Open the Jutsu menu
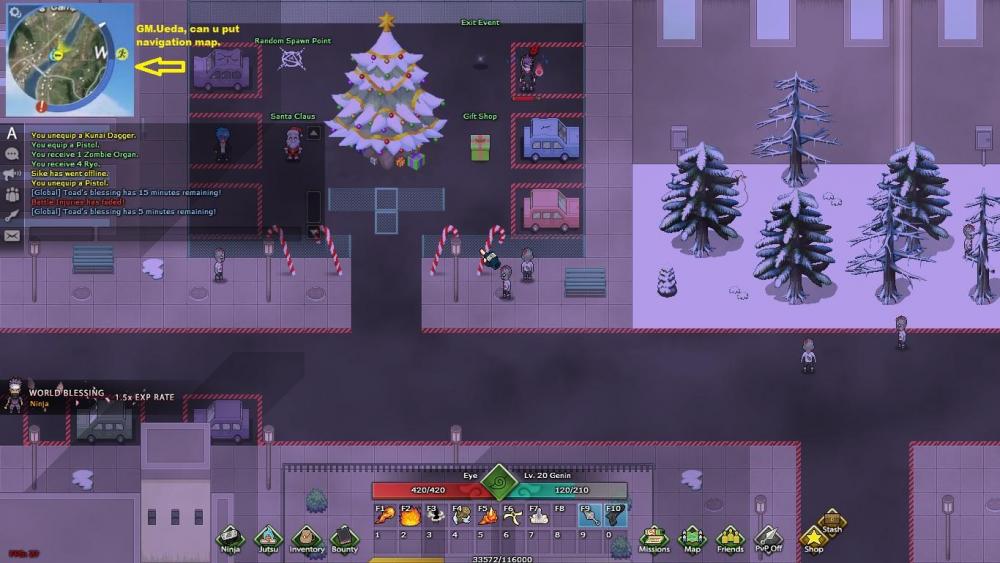This screenshot has width=1000, height=563. tap(268, 538)
